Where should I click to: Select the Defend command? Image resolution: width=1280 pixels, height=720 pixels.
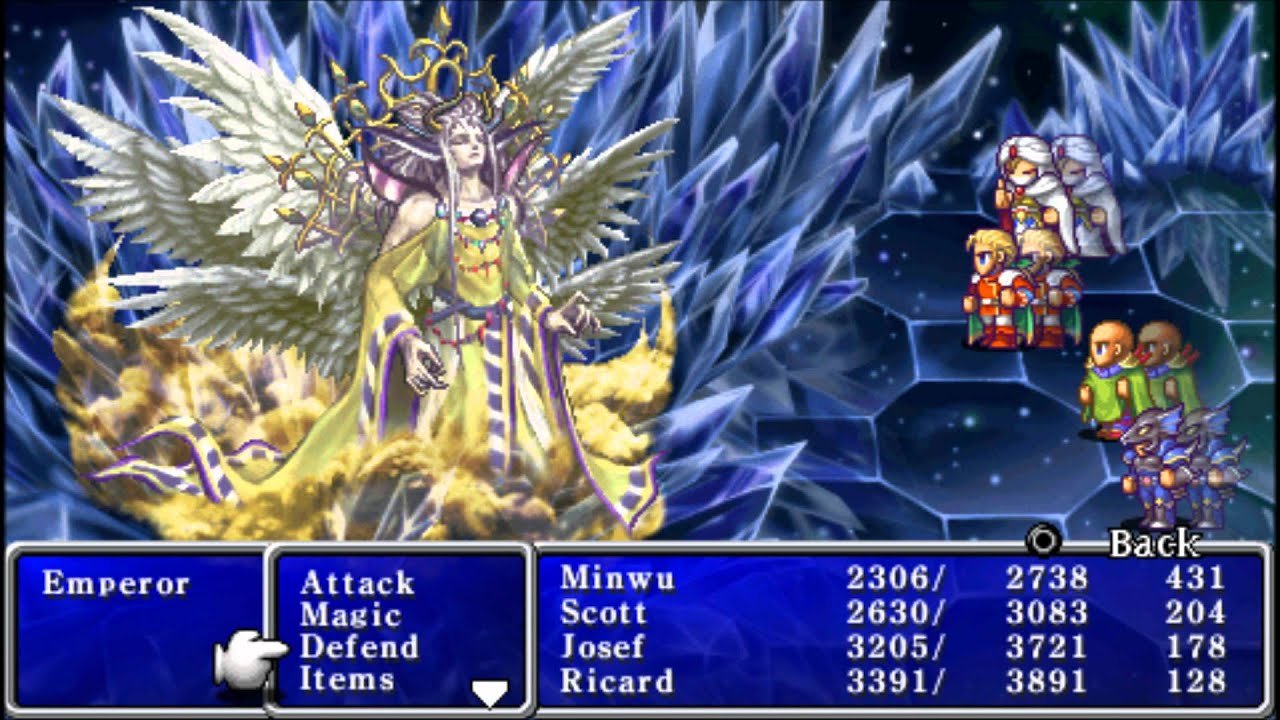point(358,647)
